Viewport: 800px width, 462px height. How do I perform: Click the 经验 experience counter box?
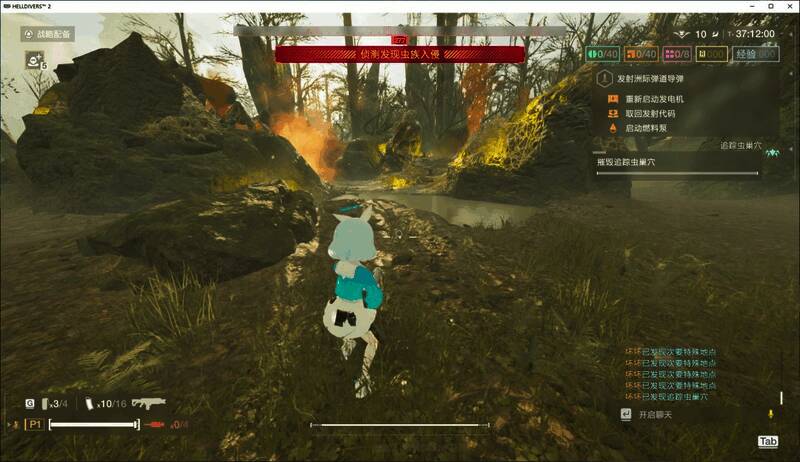756,54
